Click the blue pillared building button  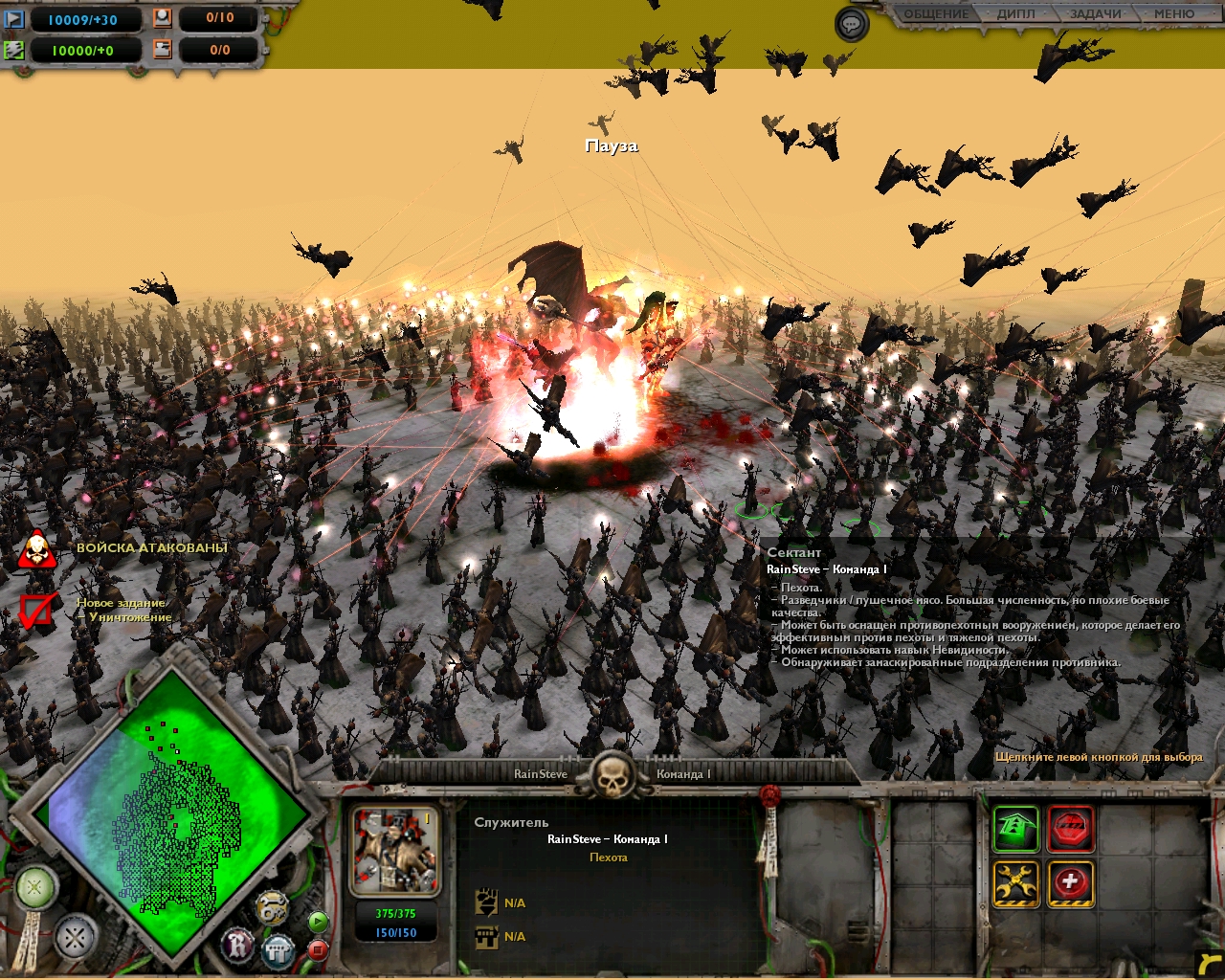[x=278, y=950]
